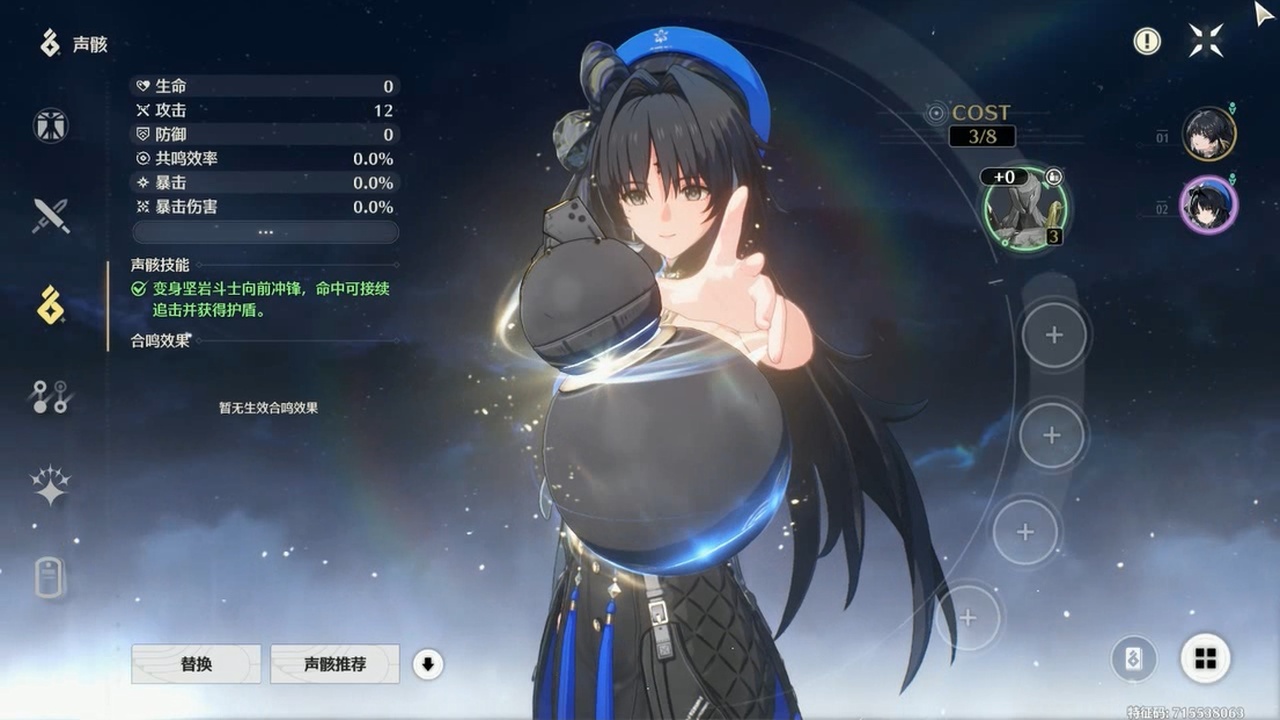
Task: Click the round down-arrow button
Action: click(428, 664)
